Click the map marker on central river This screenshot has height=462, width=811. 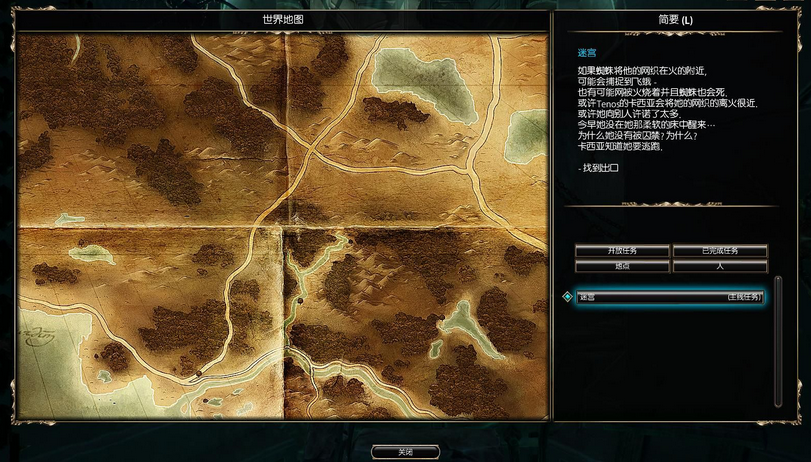pyautogui.click(x=299, y=300)
